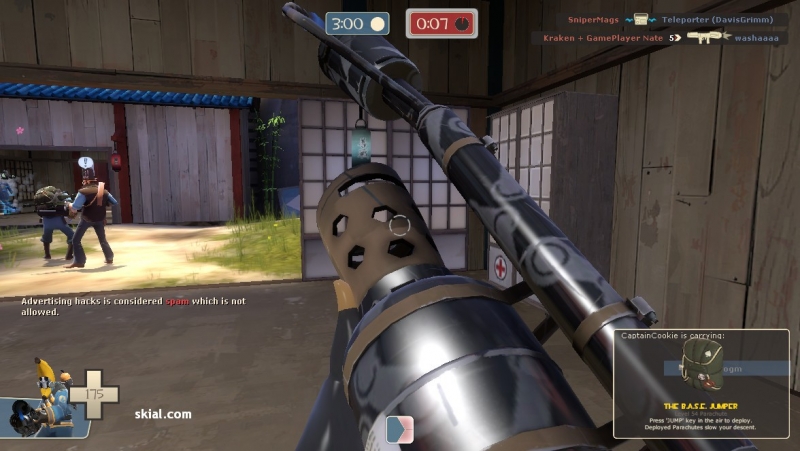
Task: Click the red and blue team indicator icon
Action: pos(399,428)
